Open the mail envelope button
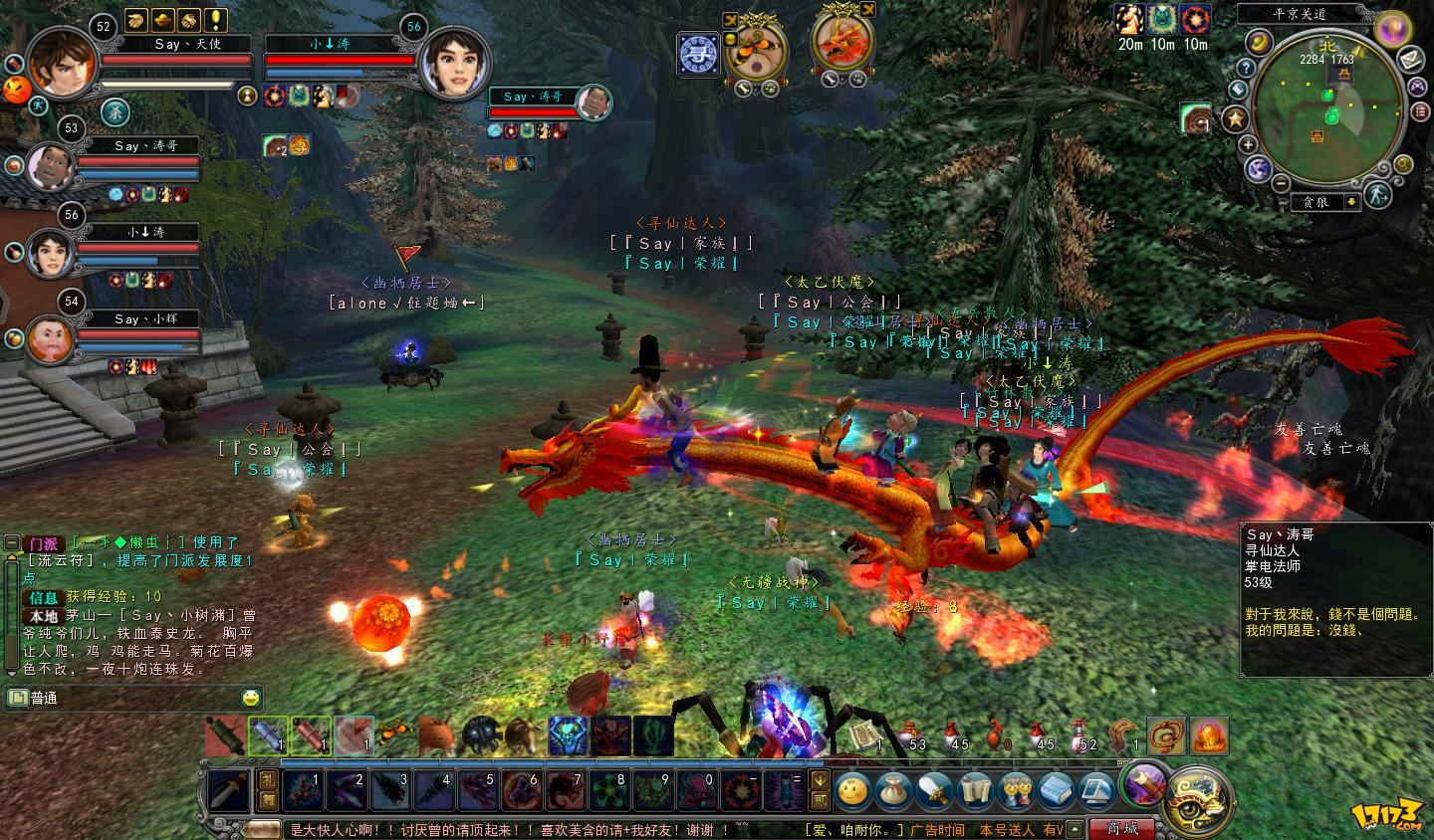 (x=1409, y=60)
